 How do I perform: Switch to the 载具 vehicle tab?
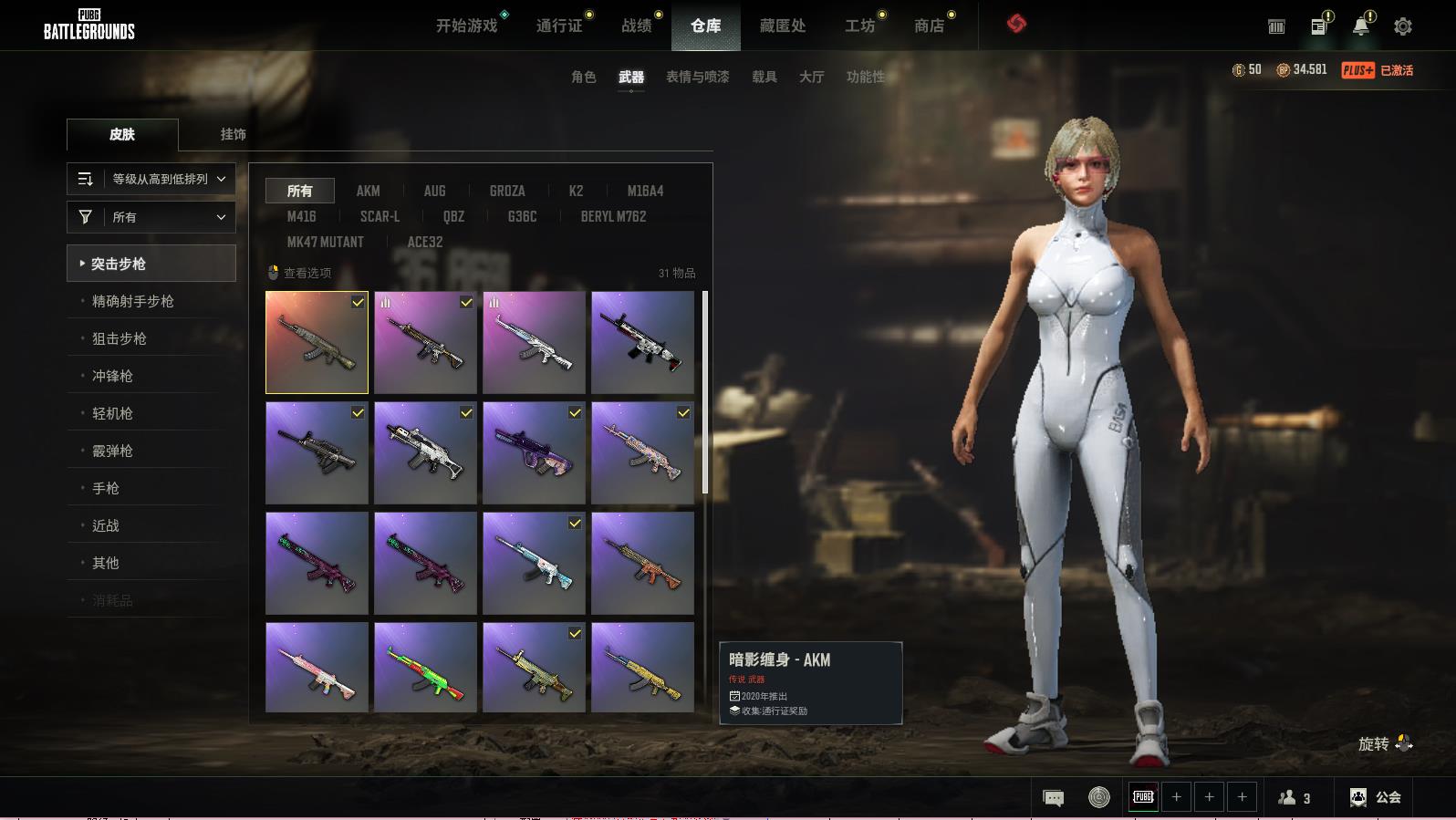point(764,77)
